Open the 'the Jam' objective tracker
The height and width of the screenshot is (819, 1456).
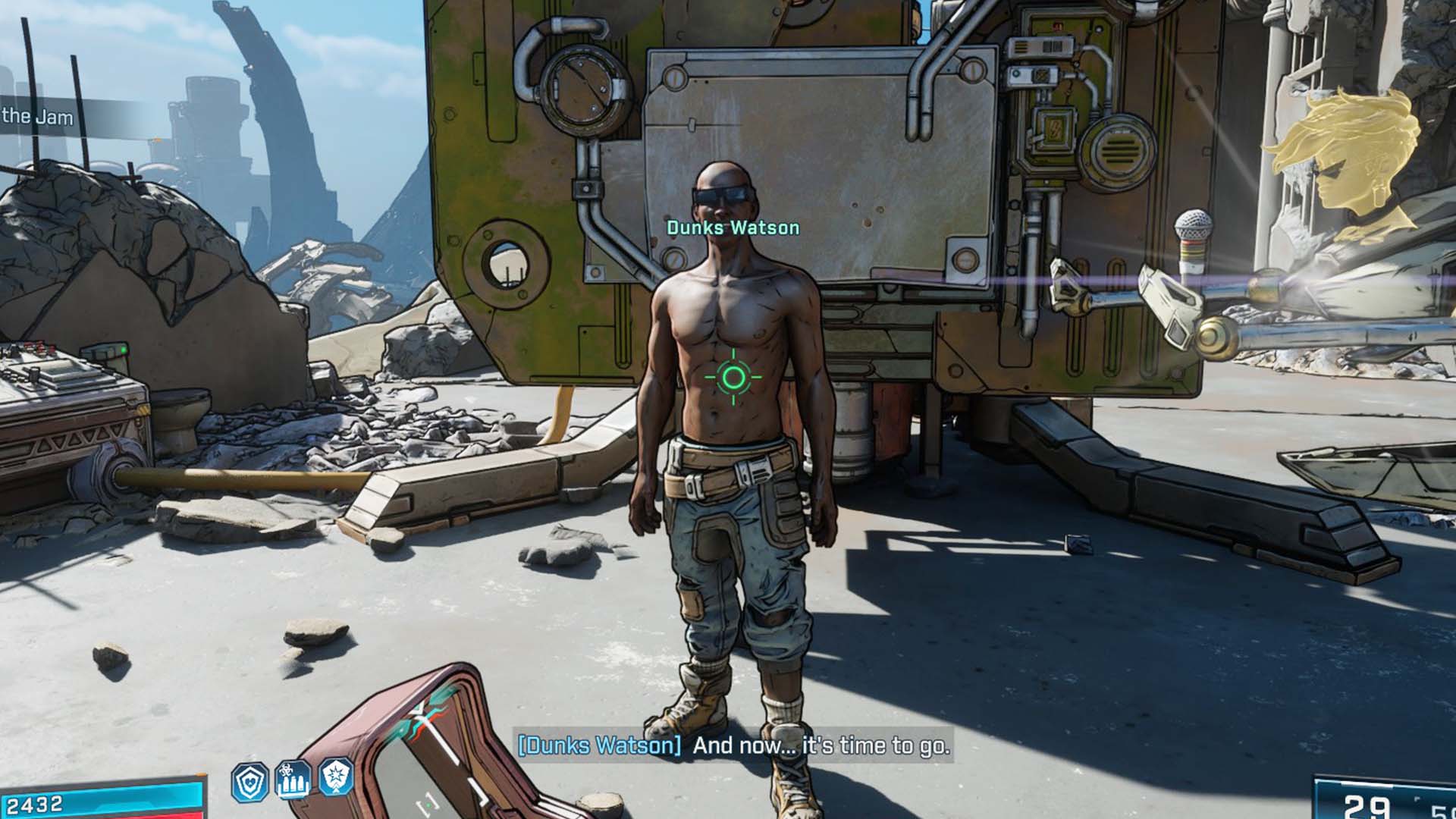point(38,117)
